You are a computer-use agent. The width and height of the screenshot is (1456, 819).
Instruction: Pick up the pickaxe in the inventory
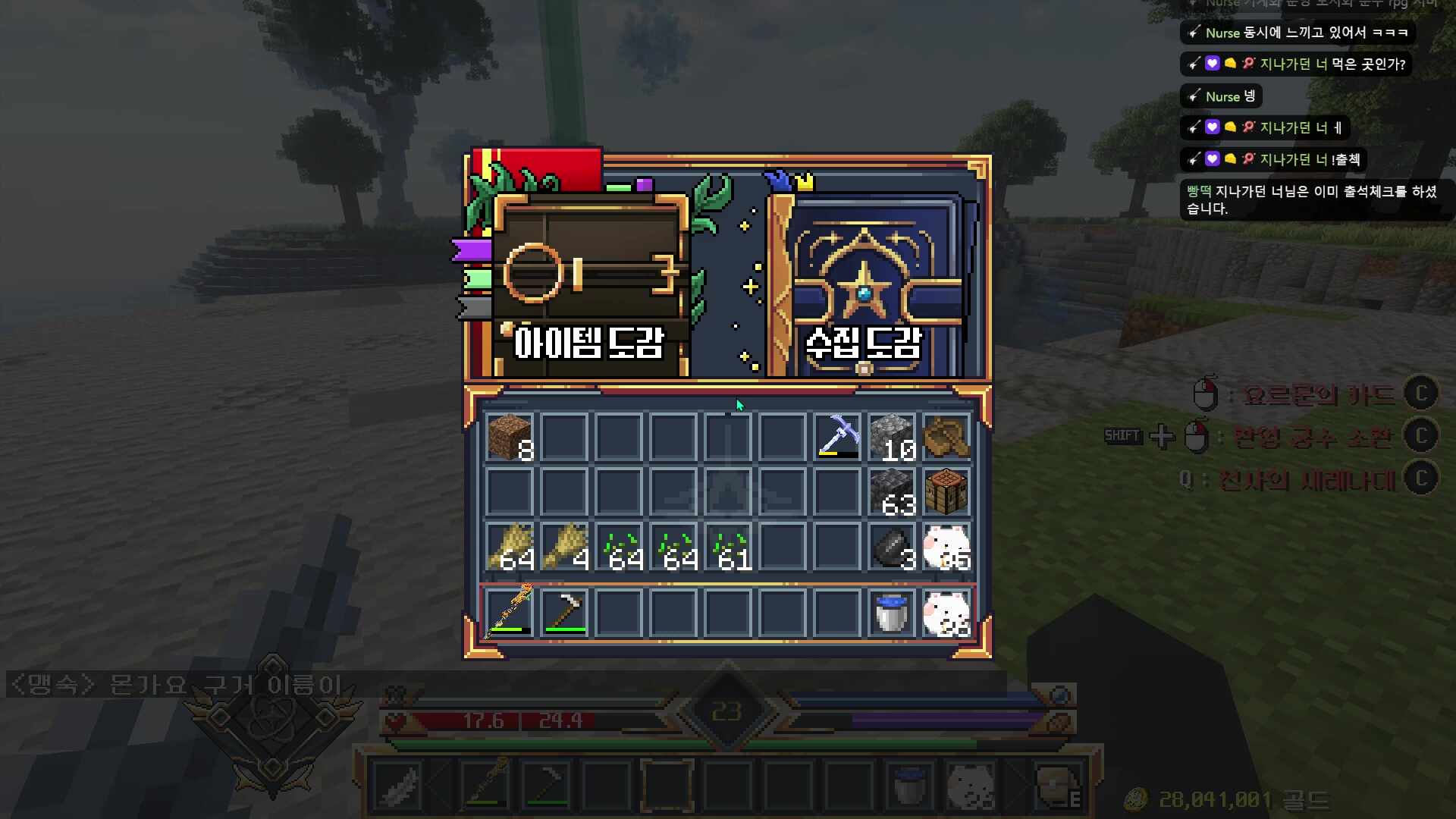coord(837,438)
